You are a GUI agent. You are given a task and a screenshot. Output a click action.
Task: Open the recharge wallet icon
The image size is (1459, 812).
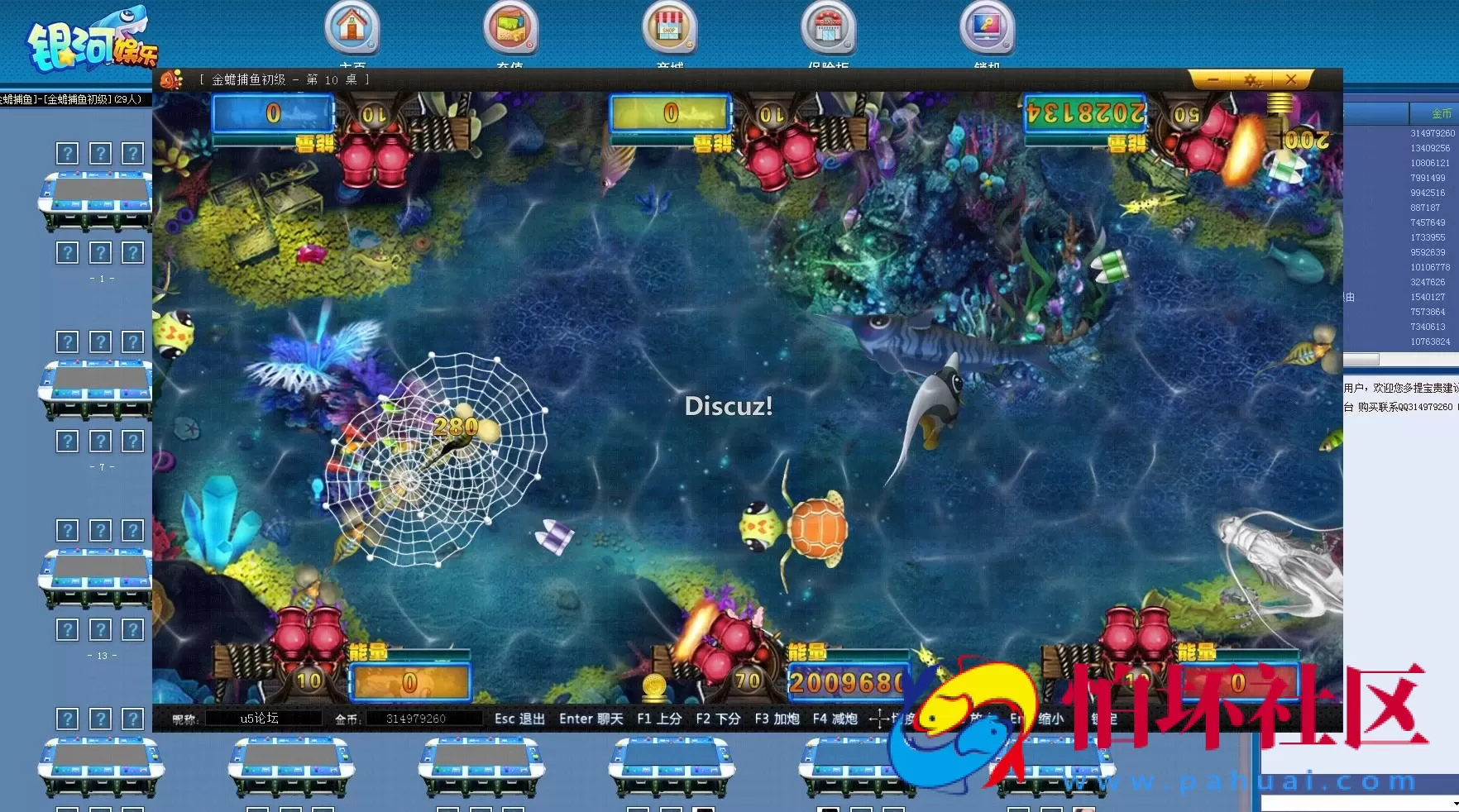(x=510, y=26)
